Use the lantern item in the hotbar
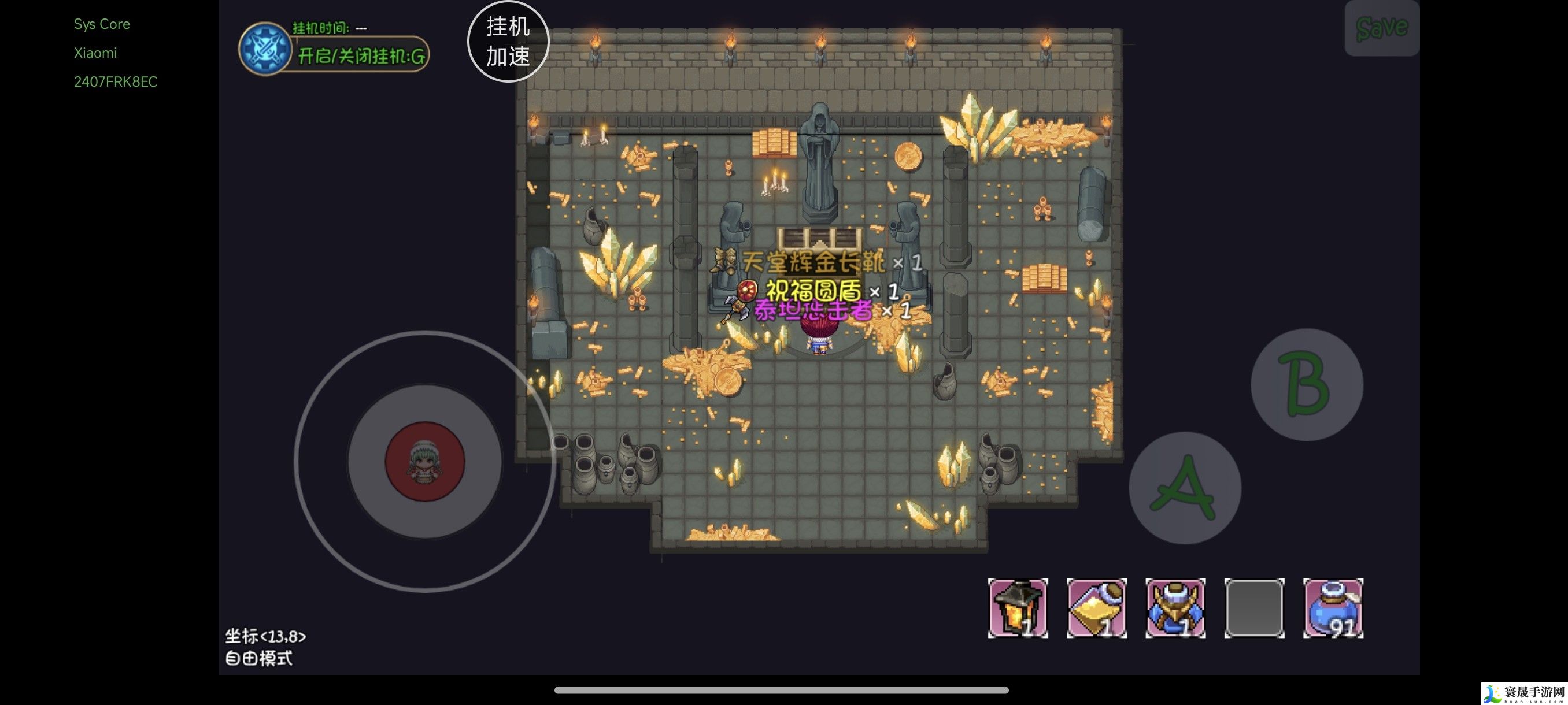 coord(1017,608)
